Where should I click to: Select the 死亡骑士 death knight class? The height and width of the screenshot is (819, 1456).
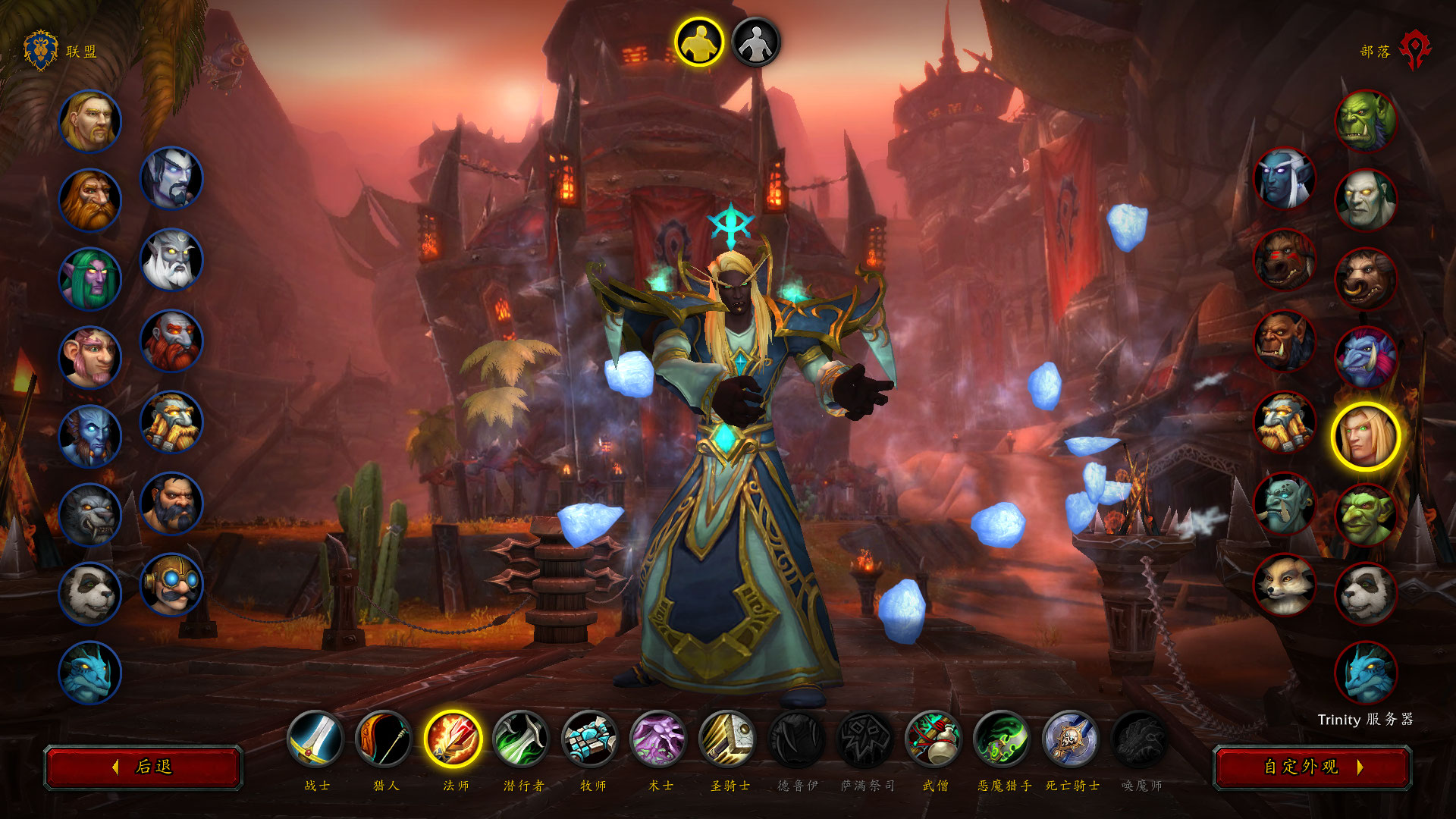click(x=1072, y=739)
